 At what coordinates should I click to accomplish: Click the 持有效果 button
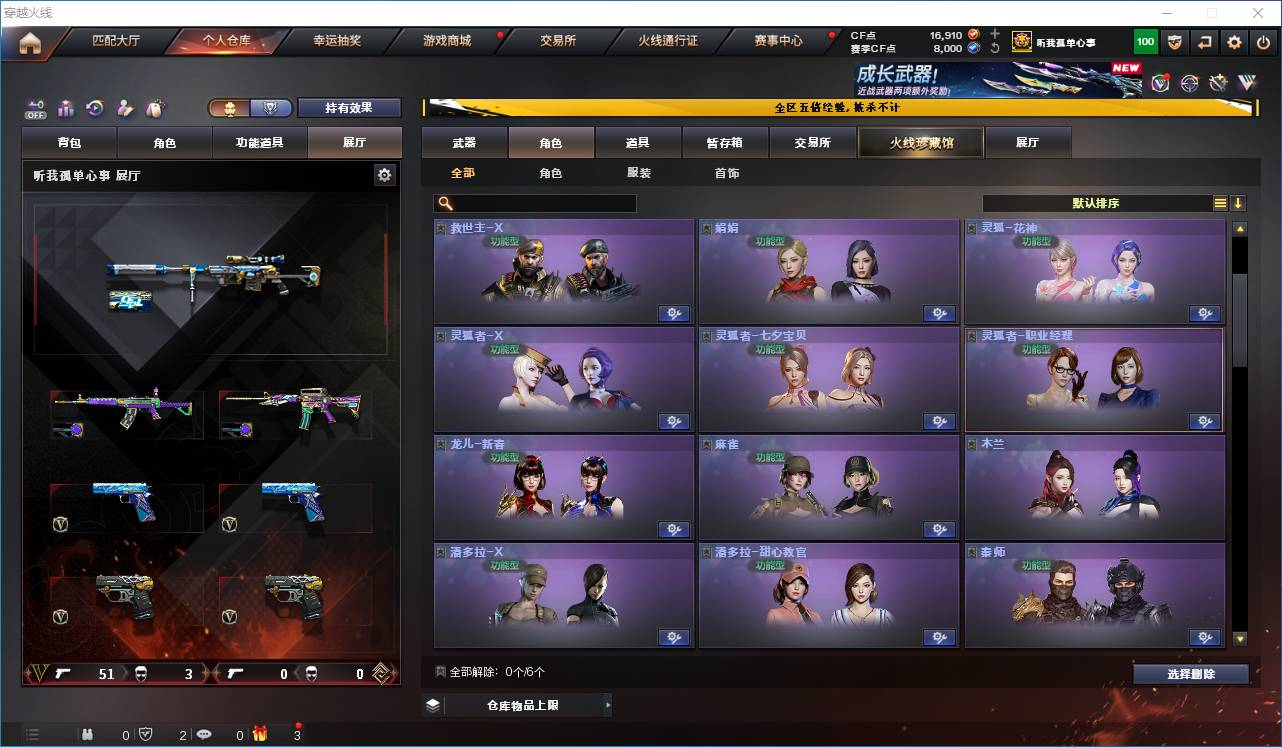pos(348,107)
